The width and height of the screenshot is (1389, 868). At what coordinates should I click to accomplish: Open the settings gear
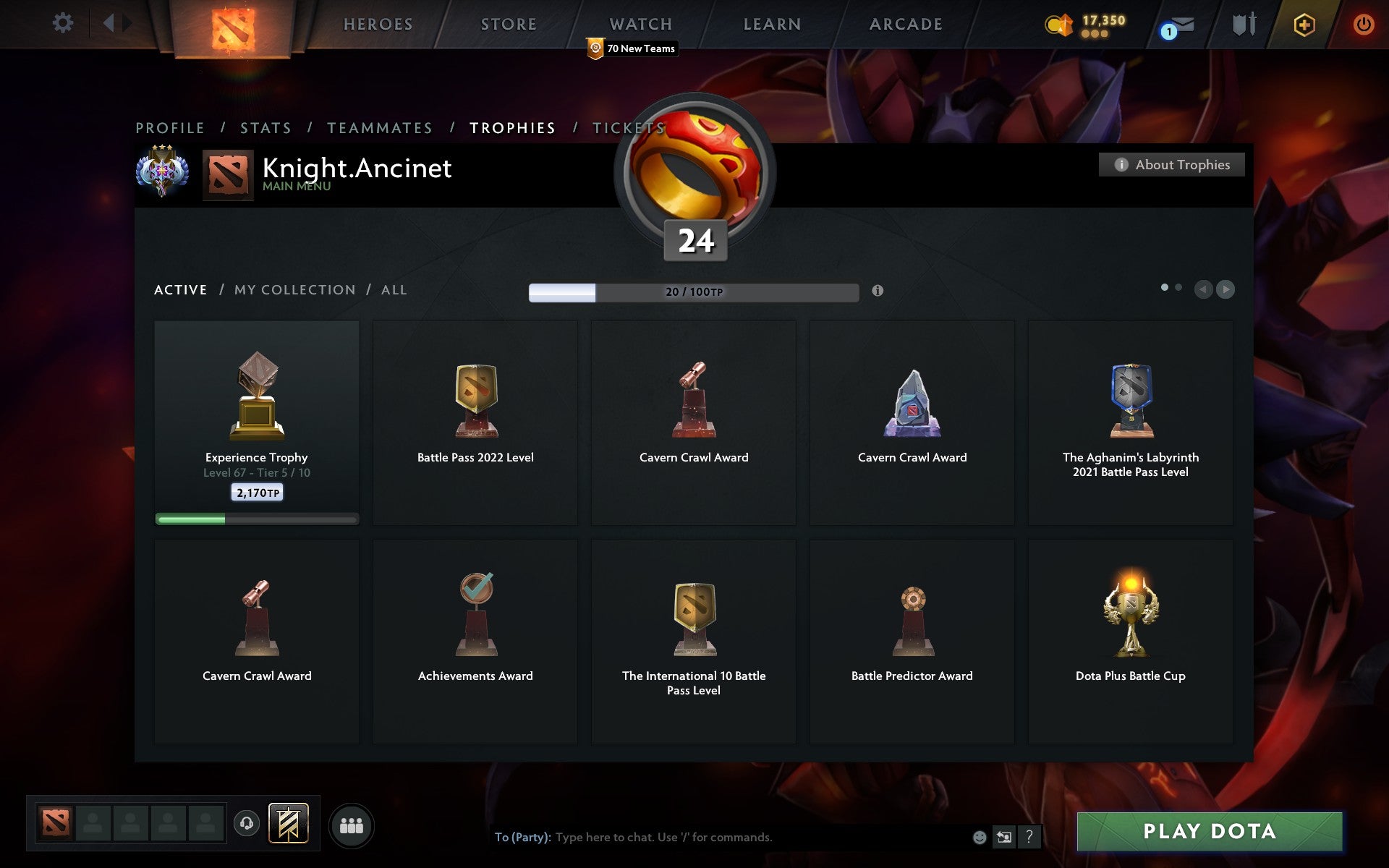pyautogui.click(x=64, y=22)
